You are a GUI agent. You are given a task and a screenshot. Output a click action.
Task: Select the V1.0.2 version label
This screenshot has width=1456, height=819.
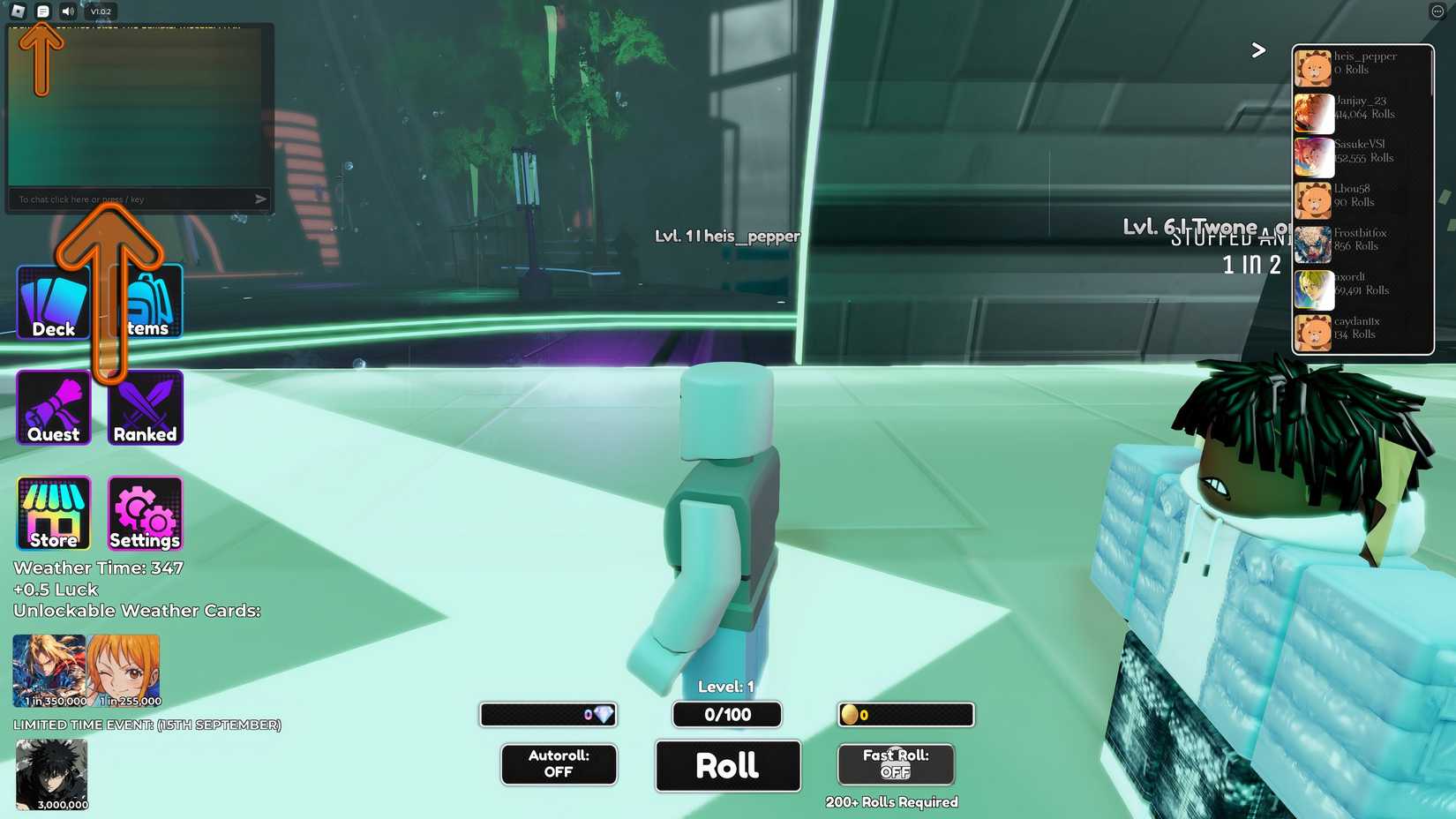[x=99, y=11]
